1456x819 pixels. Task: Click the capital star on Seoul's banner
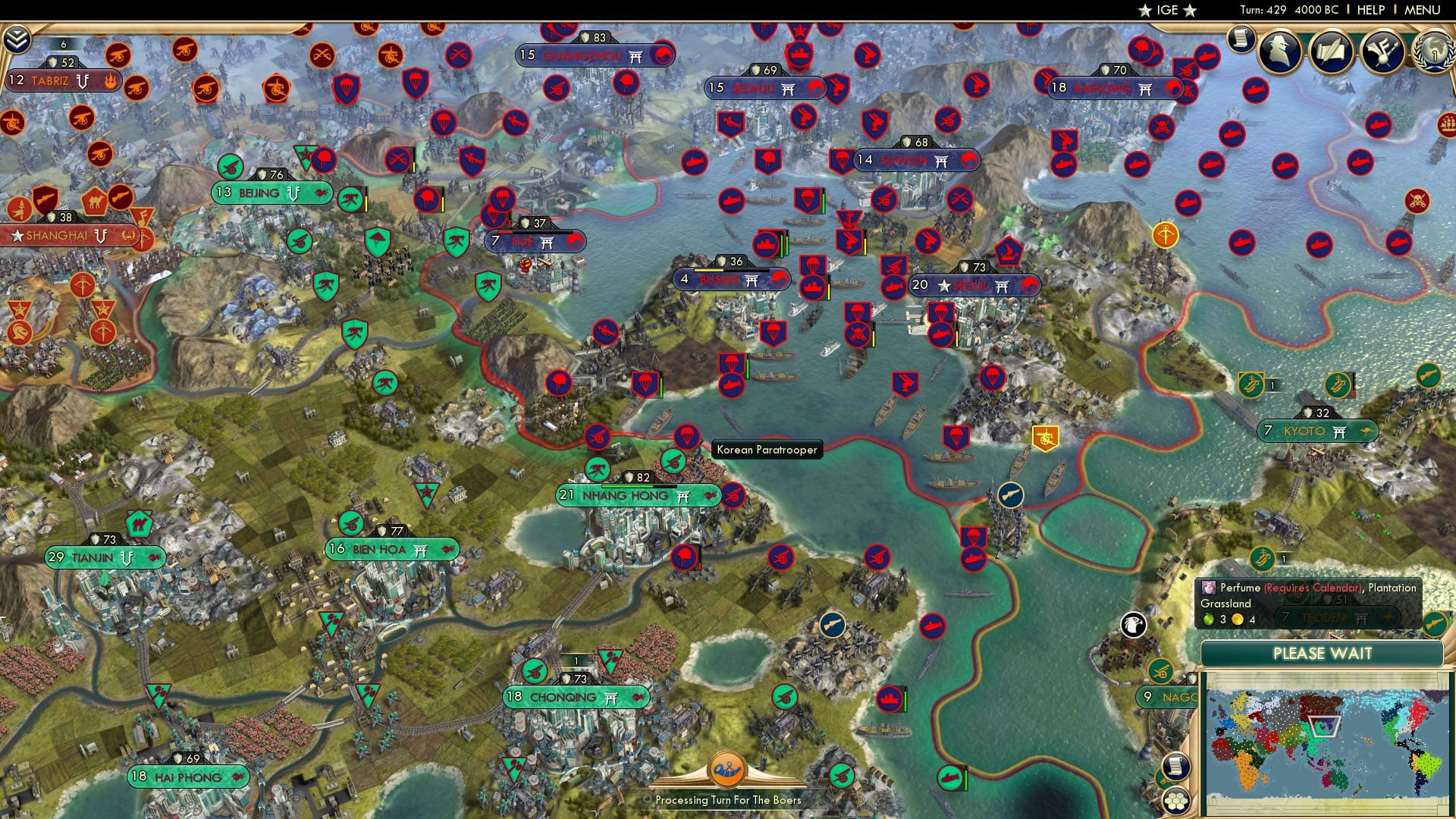[x=944, y=285]
